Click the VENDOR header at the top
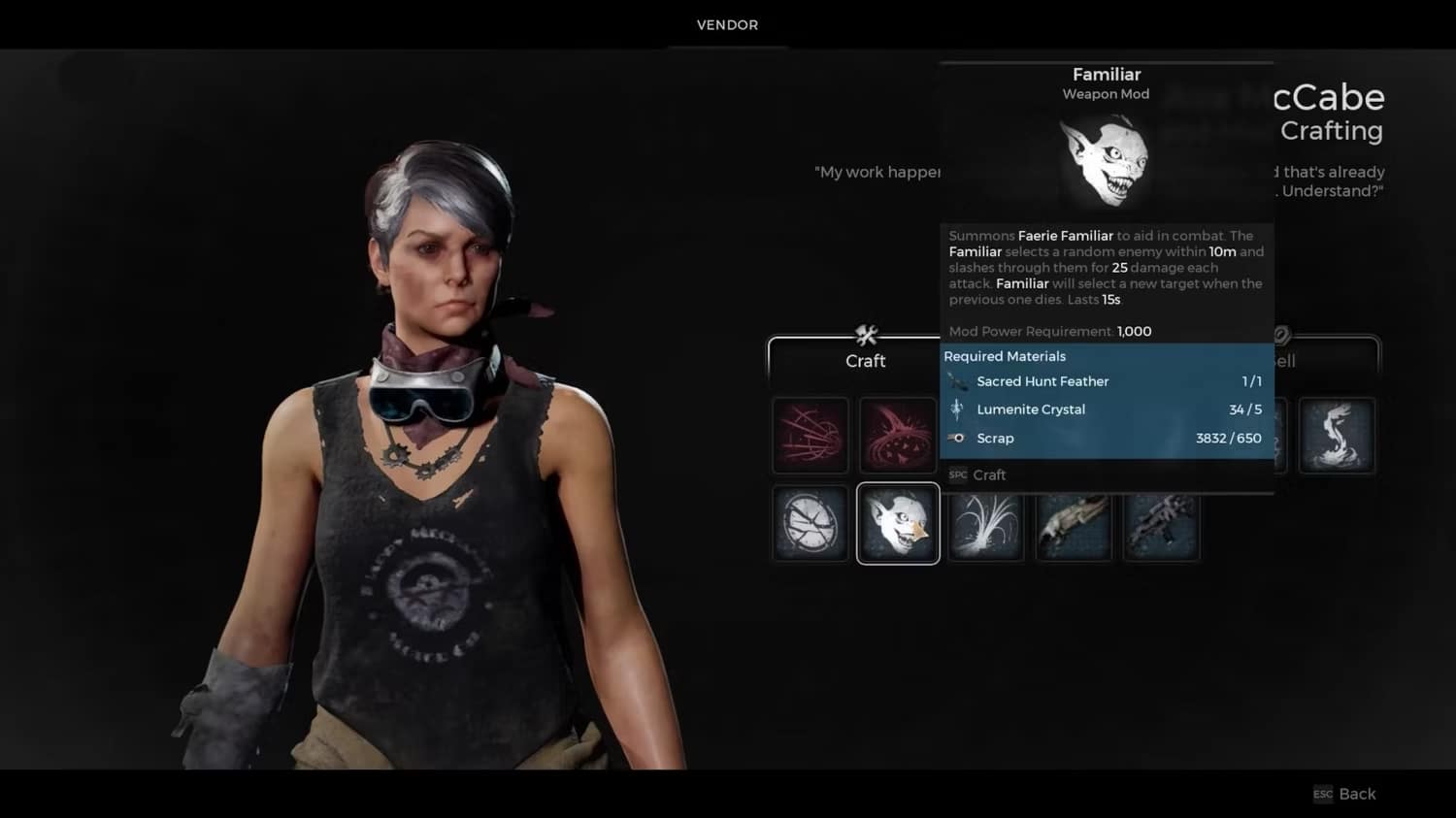Screen dimensions: 1456x818 pos(725,24)
